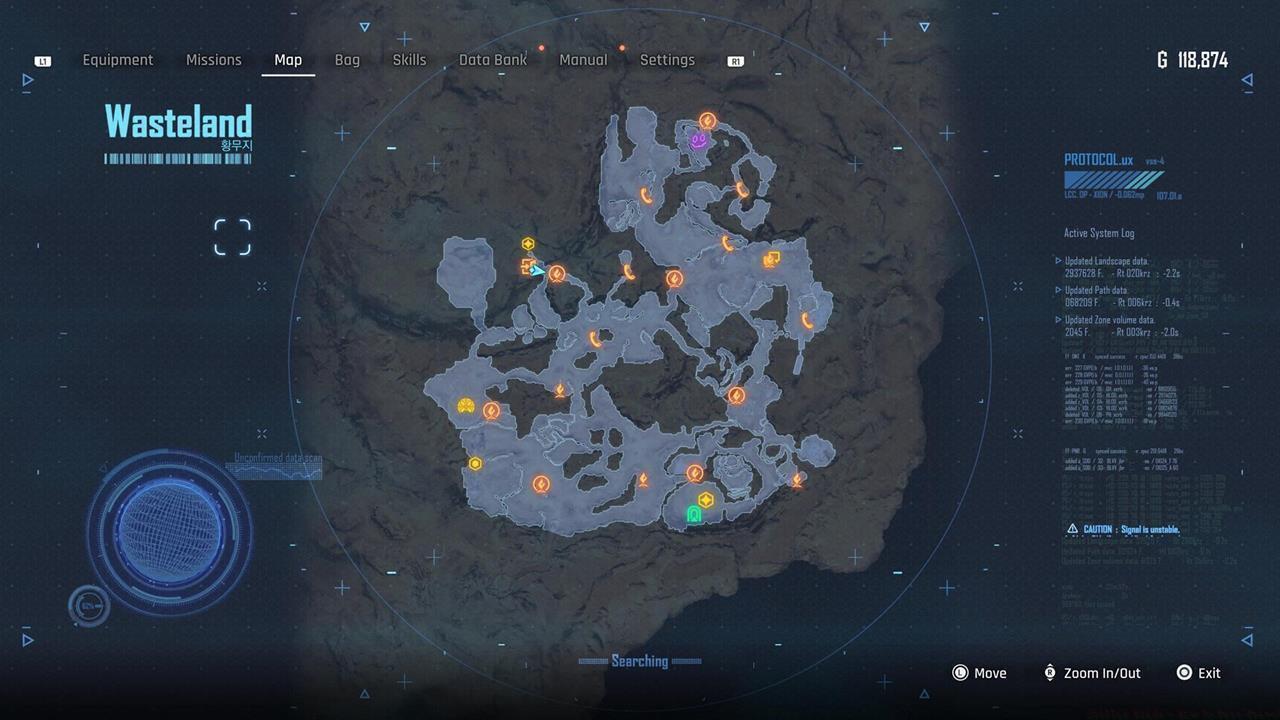Click the phone booth icon on the eastern side
Viewport: 1280px width, 720px height.
[x=770, y=258]
